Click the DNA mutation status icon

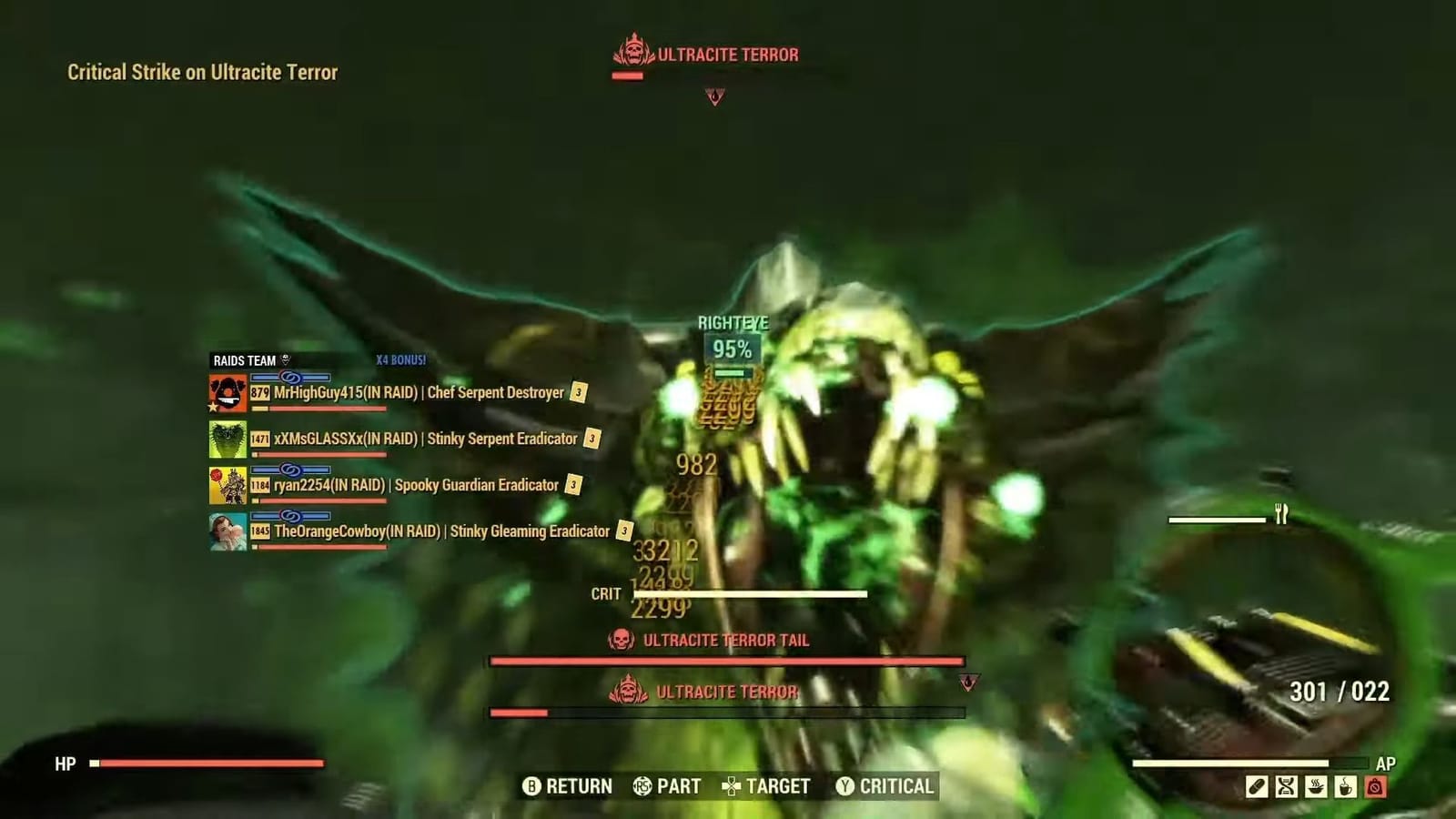pyautogui.click(x=1287, y=786)
